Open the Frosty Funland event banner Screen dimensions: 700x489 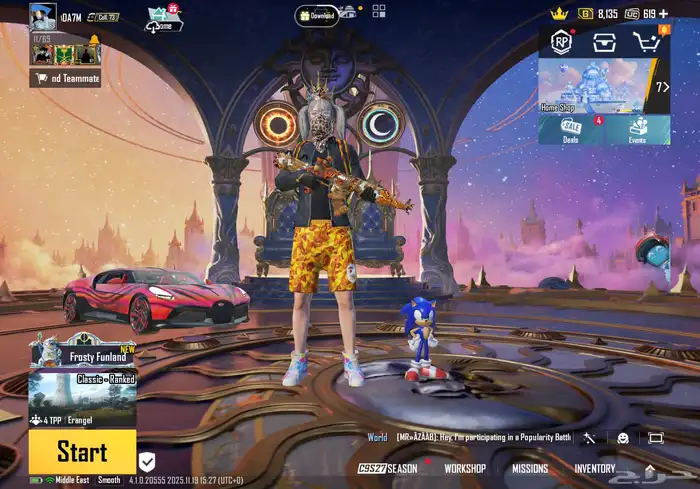click(x=82, y=352)
